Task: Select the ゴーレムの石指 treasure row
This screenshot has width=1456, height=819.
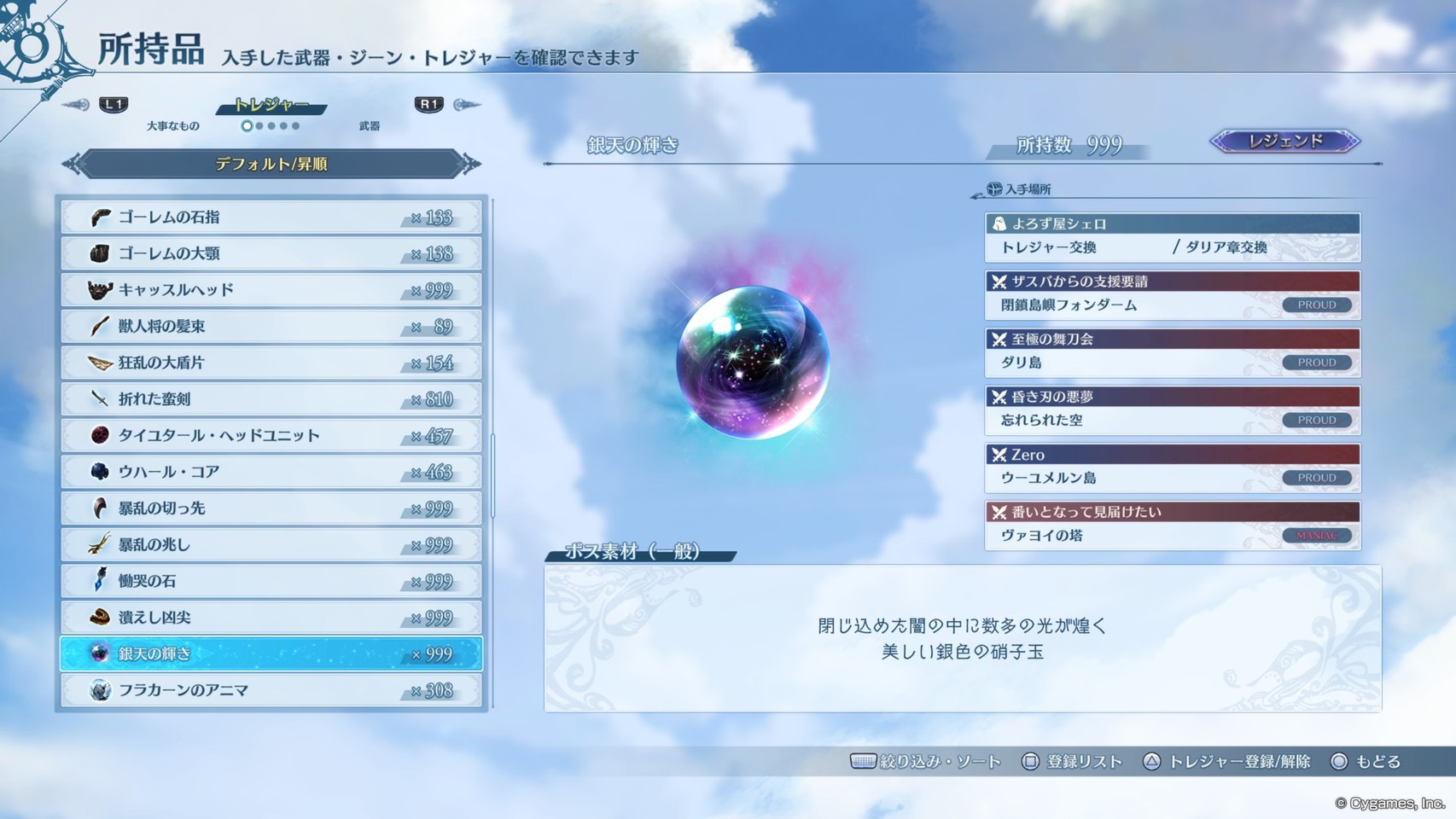Action: tap(271, 218)
